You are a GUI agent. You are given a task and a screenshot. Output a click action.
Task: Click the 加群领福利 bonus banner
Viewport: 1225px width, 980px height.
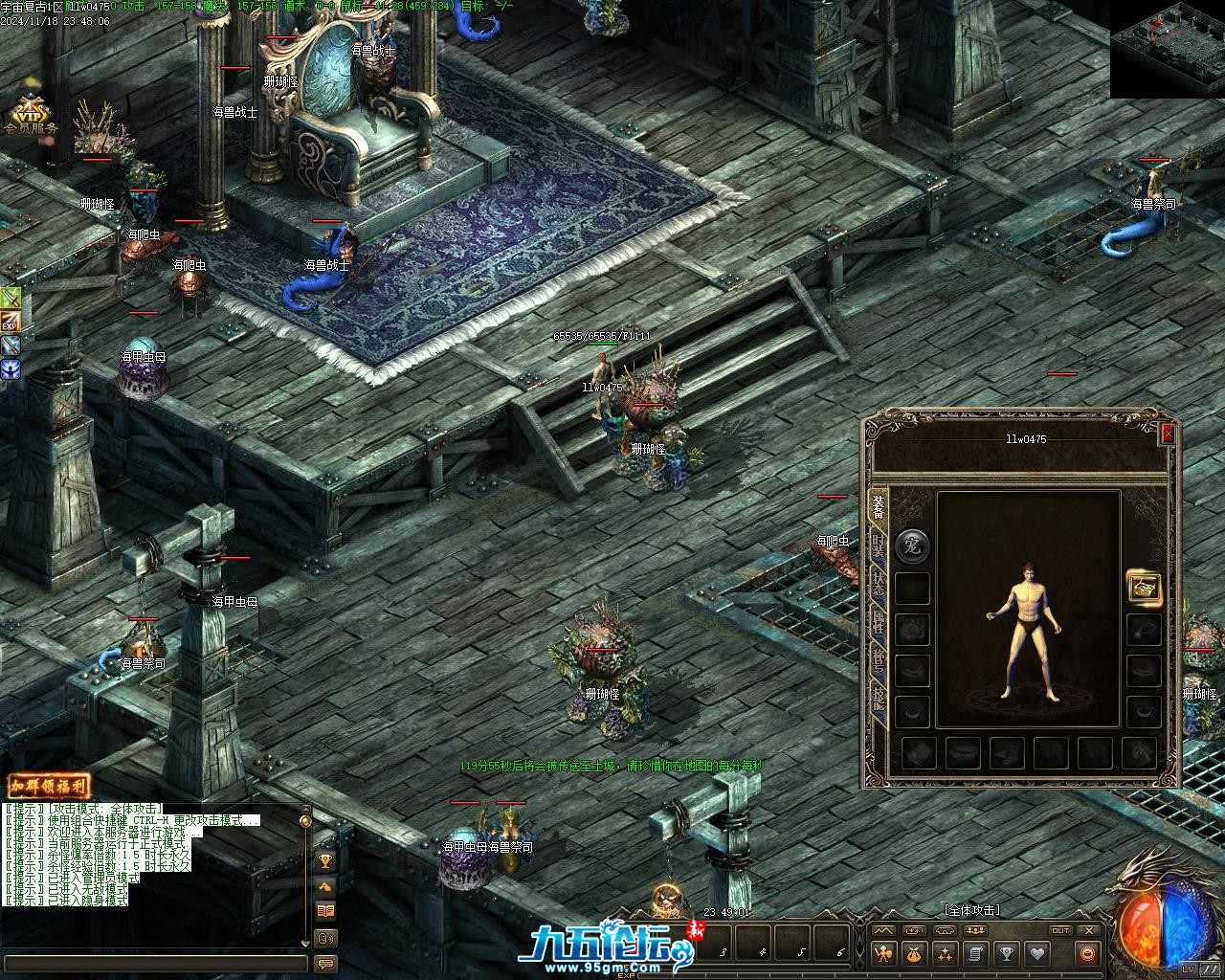click(x=49, y=787)
